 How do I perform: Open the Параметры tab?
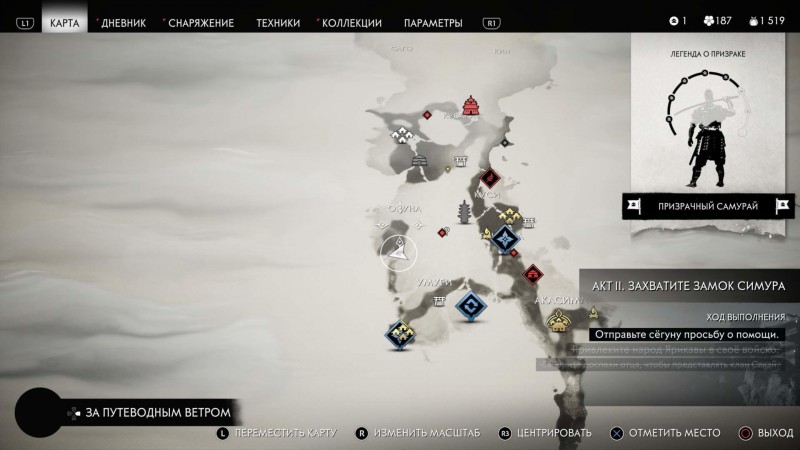(x=433, y=22)
